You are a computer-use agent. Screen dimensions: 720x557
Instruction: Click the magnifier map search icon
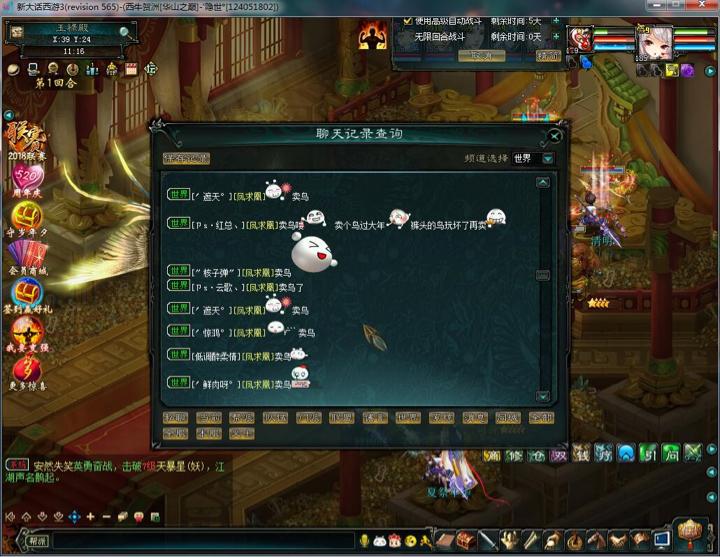click(125, 31)
